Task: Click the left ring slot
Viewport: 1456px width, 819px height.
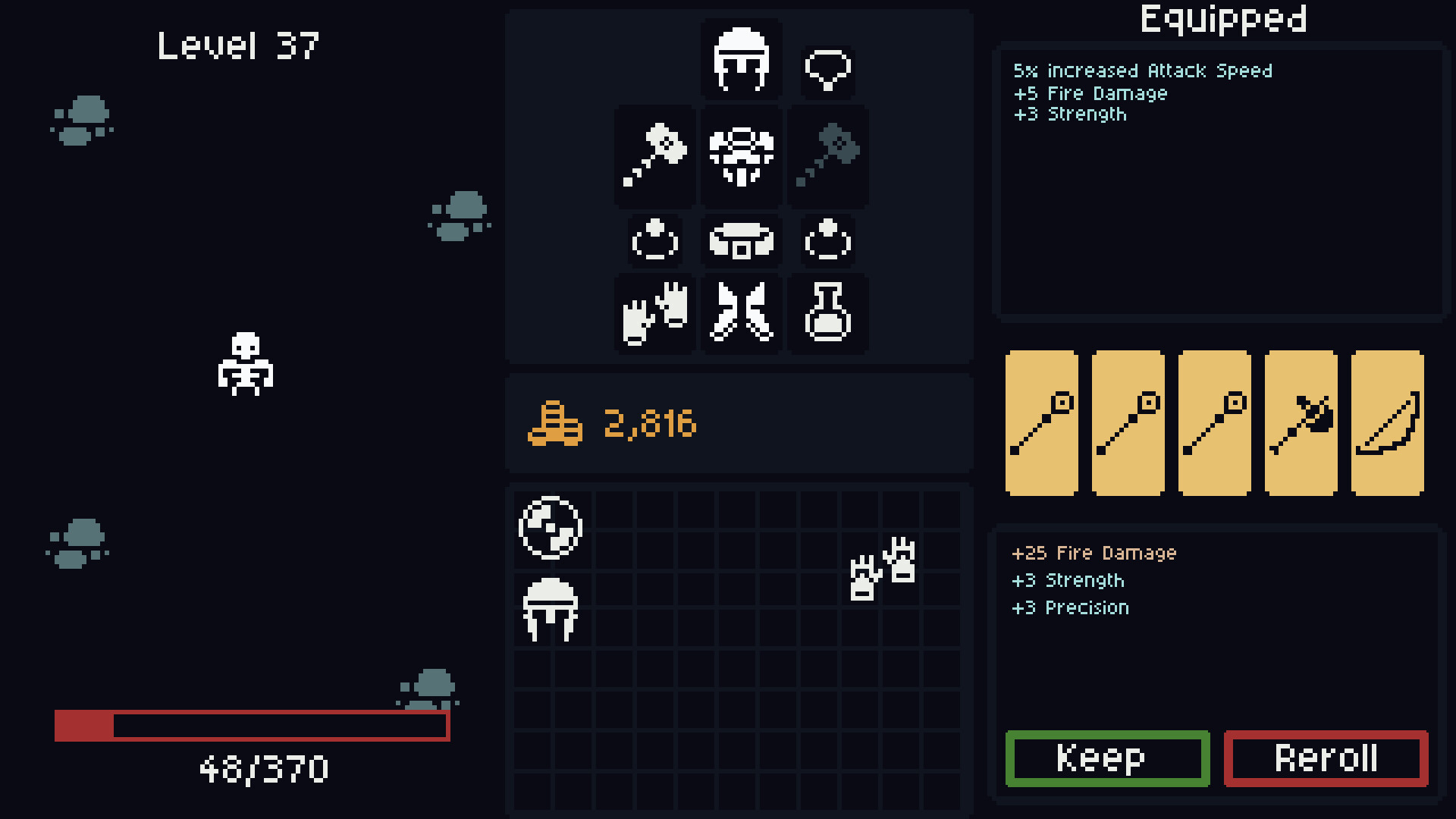Action: pos(653,239)
